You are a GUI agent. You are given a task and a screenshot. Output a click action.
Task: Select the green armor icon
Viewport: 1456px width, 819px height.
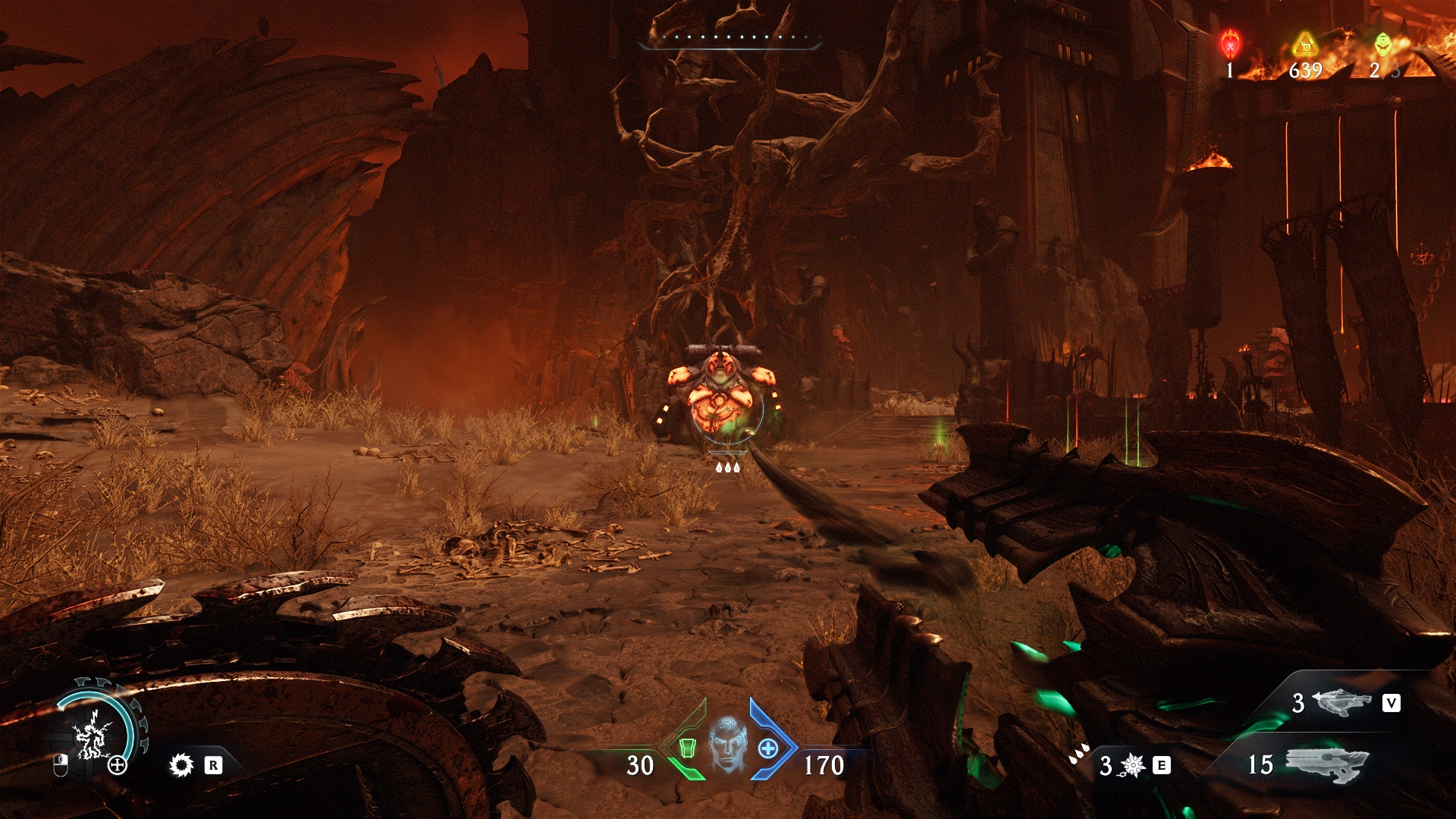687,748
